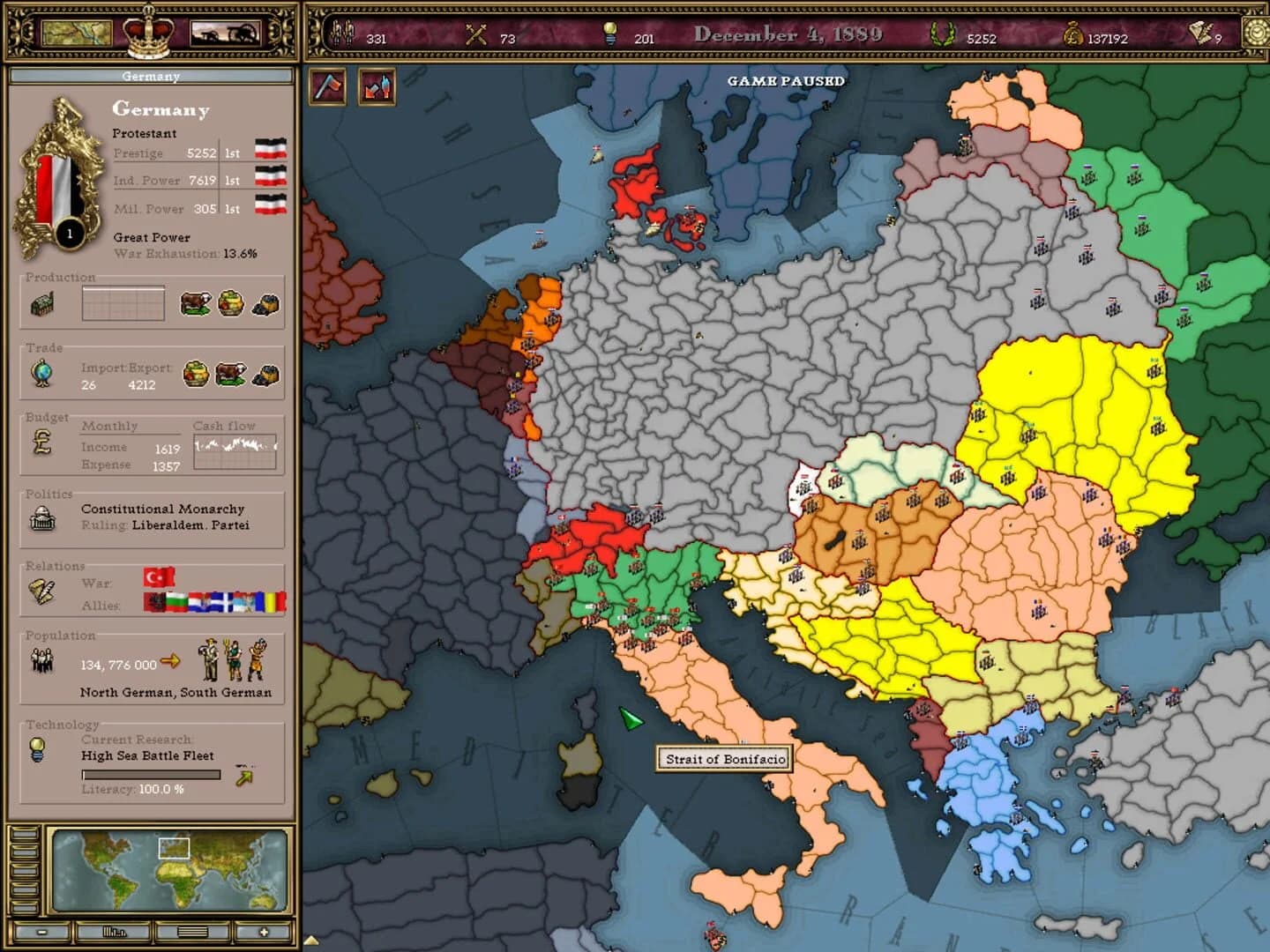Image resolution: width=1270 pixels, height=952 pixels.
Task: Expand the bottom panel via the small arrow
Action: click(311, 940)
